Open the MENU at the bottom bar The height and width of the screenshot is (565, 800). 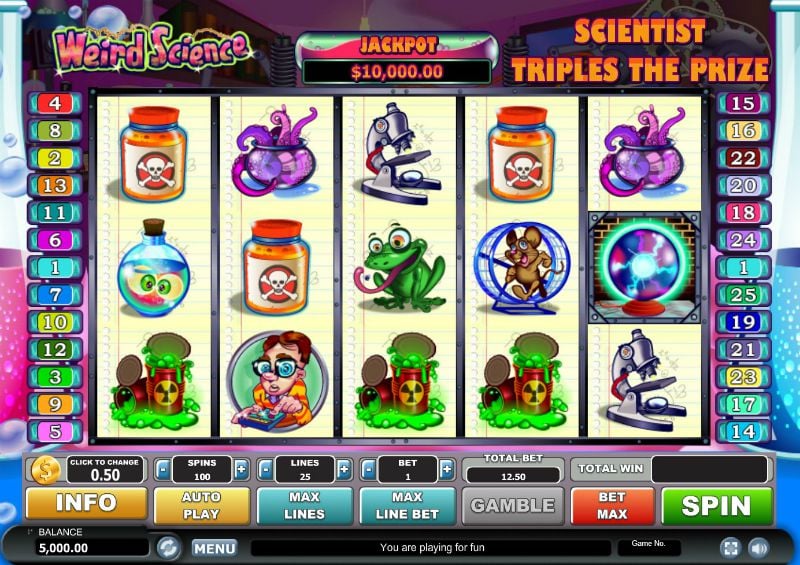pyautogui.click(x=214, y=548)
